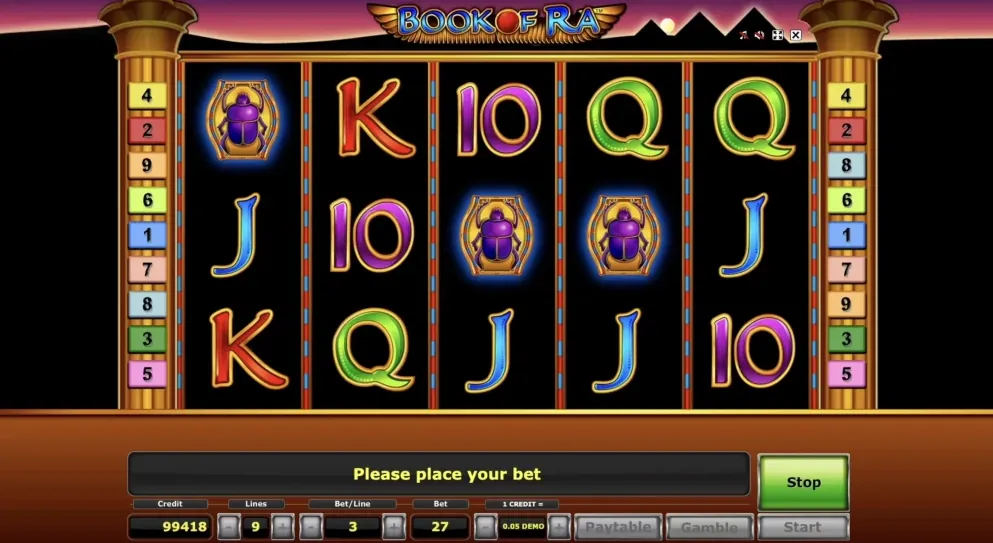
Task: Decrease the number of Lines
Action: click(229, 527)
